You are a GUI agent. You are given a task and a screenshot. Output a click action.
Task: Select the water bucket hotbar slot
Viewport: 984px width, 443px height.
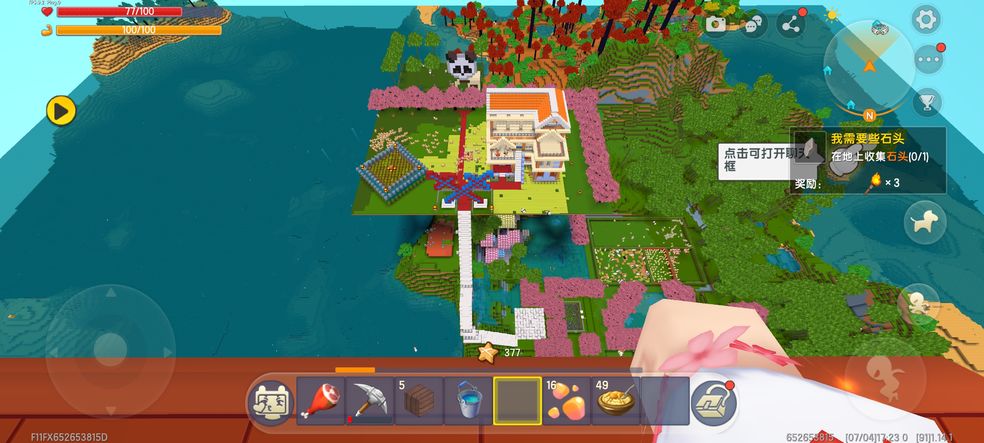[468, 401]
